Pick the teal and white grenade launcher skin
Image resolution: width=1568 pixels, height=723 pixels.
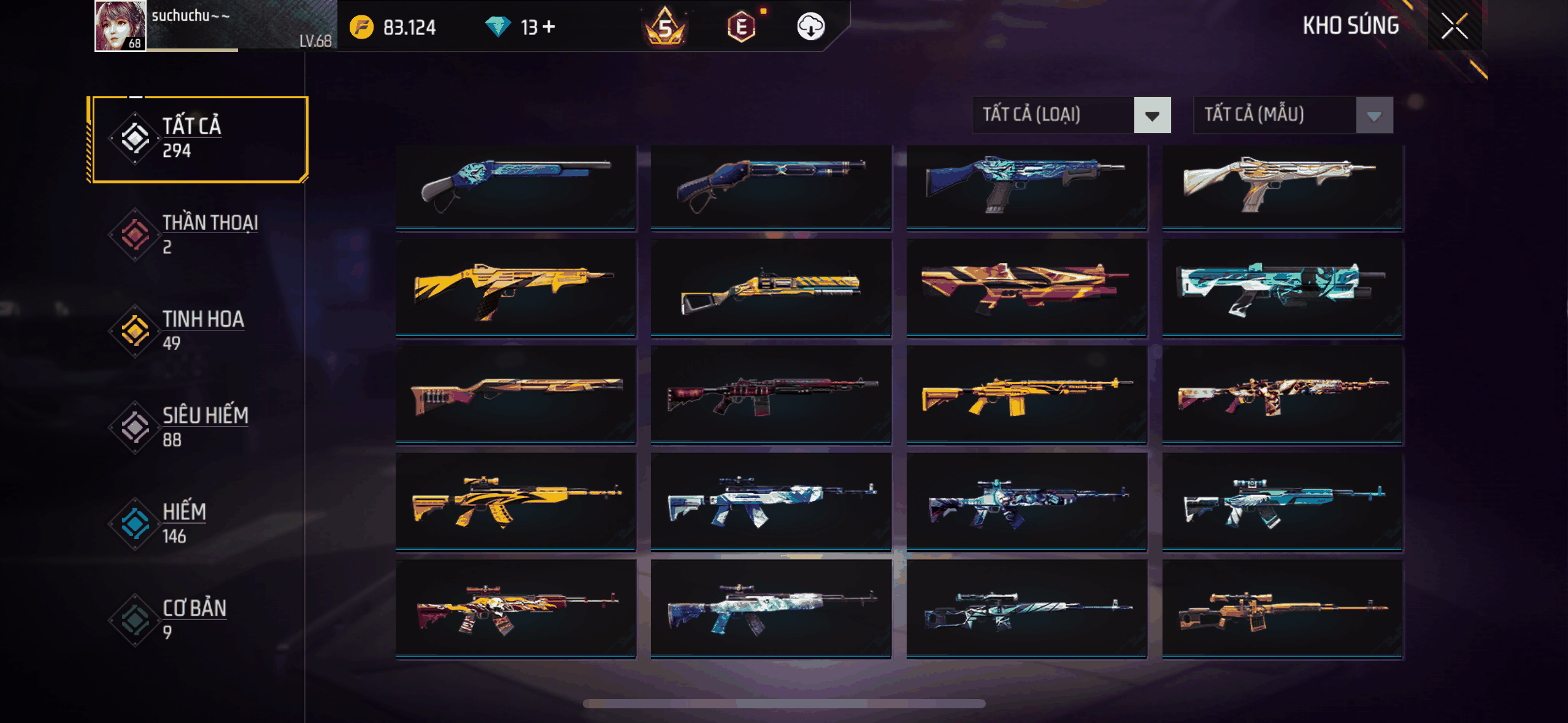coord(1282,288)
